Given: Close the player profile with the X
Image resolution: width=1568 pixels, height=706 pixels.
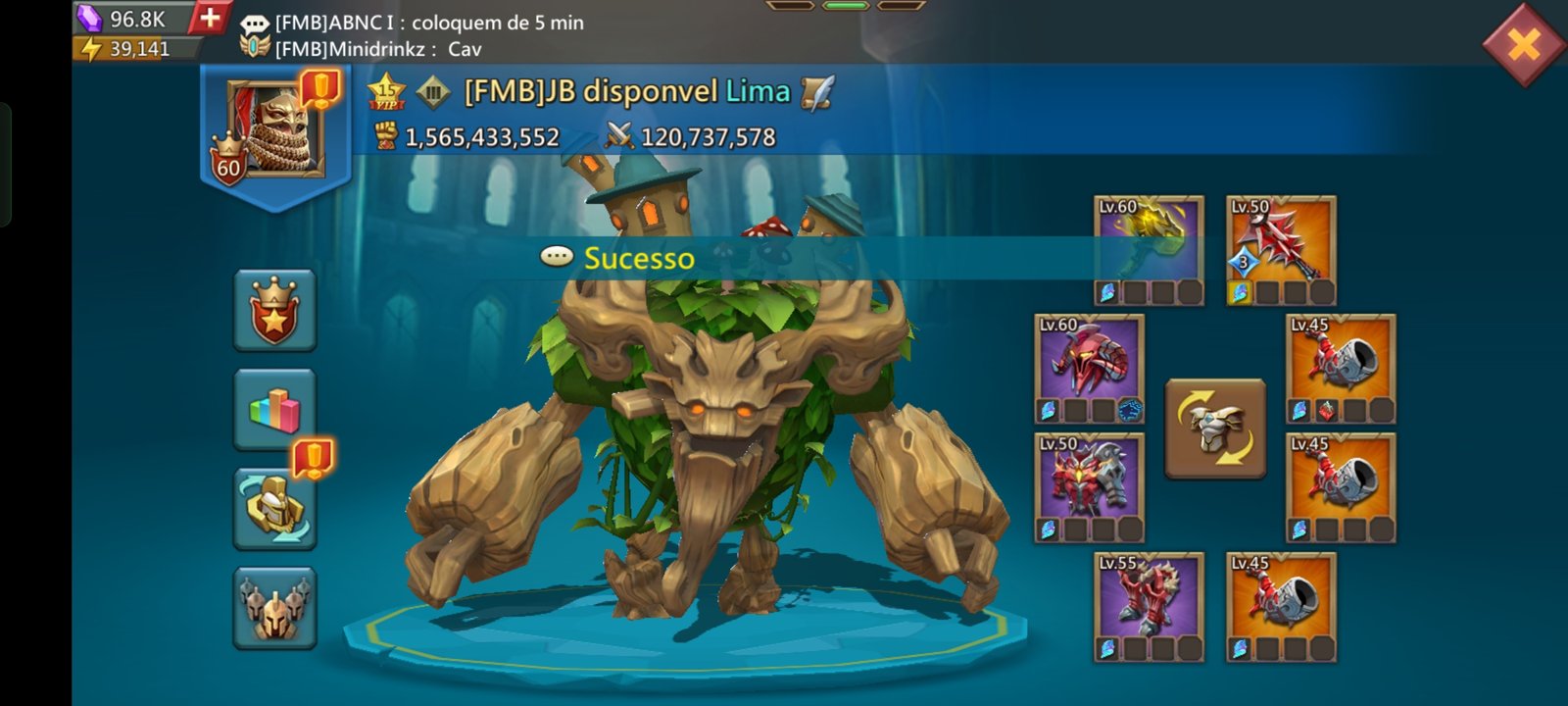Looking at the screenshot, I should click(x=1523, y=43).
